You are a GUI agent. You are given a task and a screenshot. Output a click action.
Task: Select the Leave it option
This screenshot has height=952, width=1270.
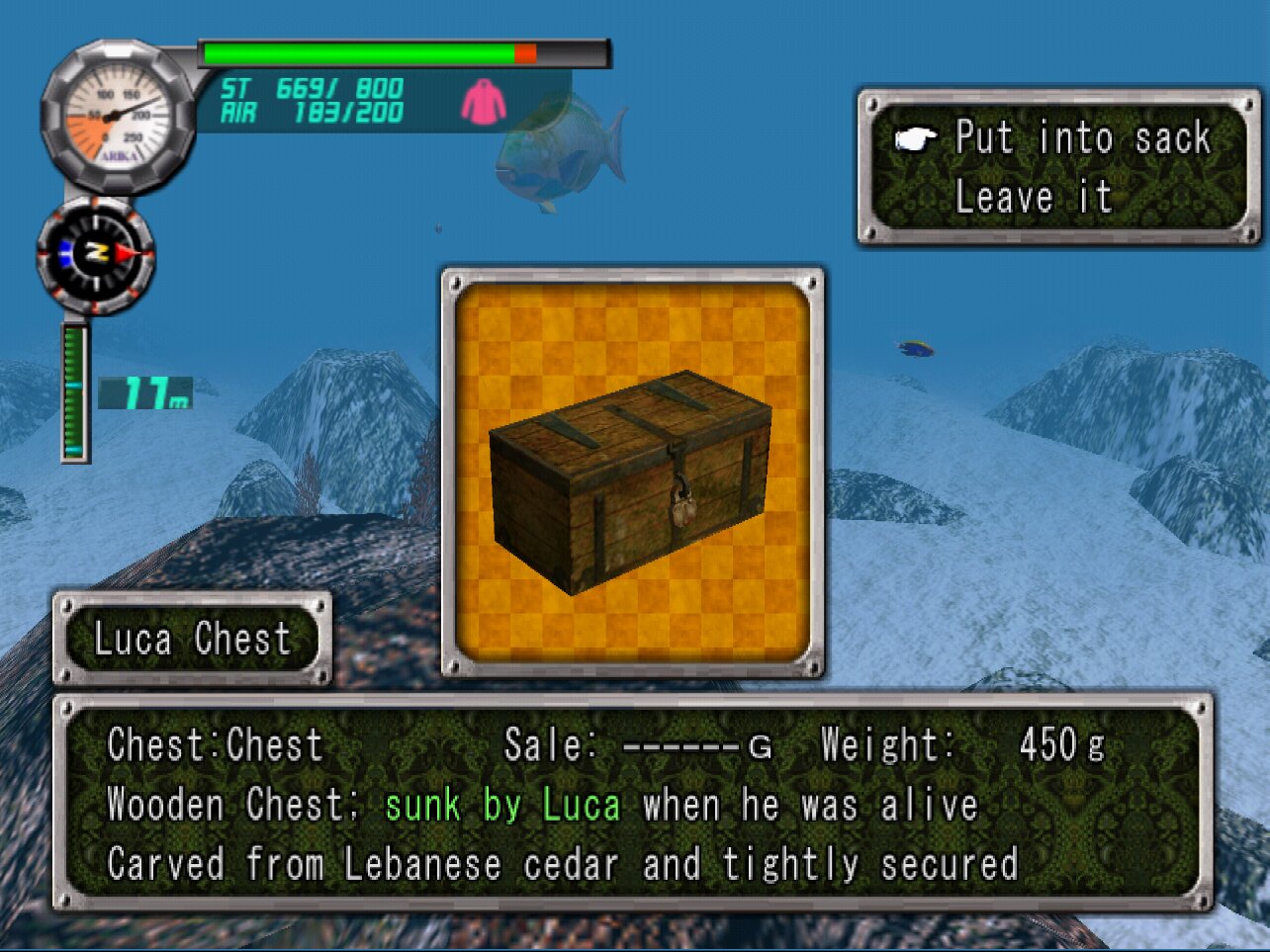click(x=1034, y=197)
